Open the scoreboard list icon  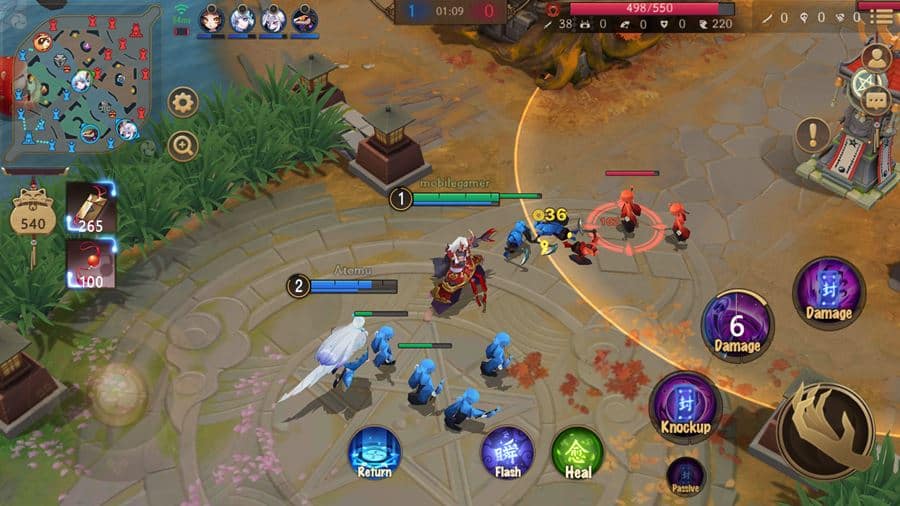point(882,17)
